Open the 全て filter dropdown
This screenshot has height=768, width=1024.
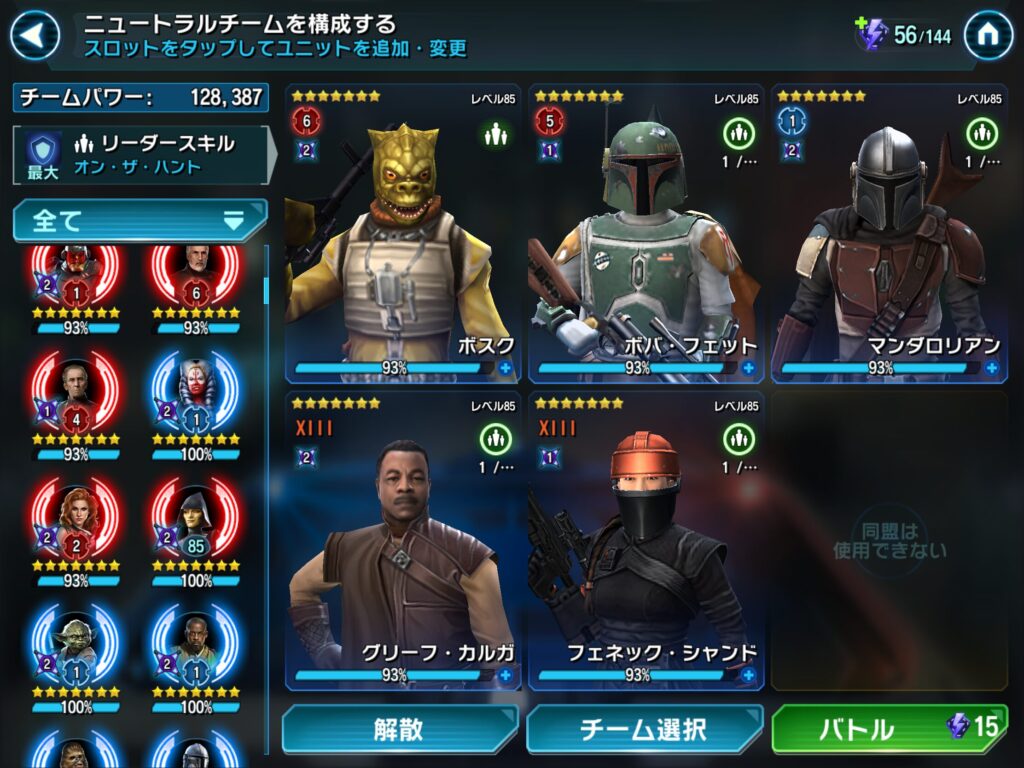pos(140,220)
